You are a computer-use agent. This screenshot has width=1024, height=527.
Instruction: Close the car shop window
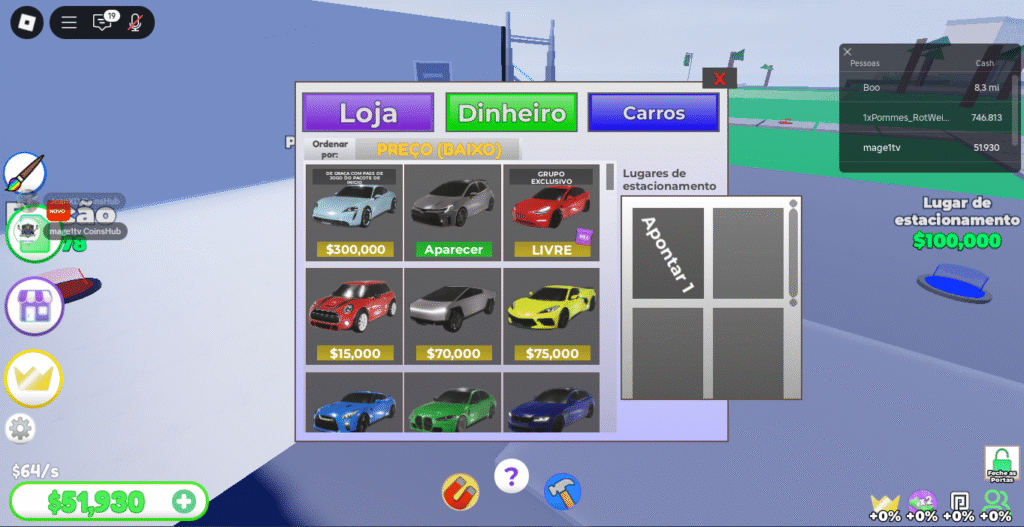[x=719, y=78]
